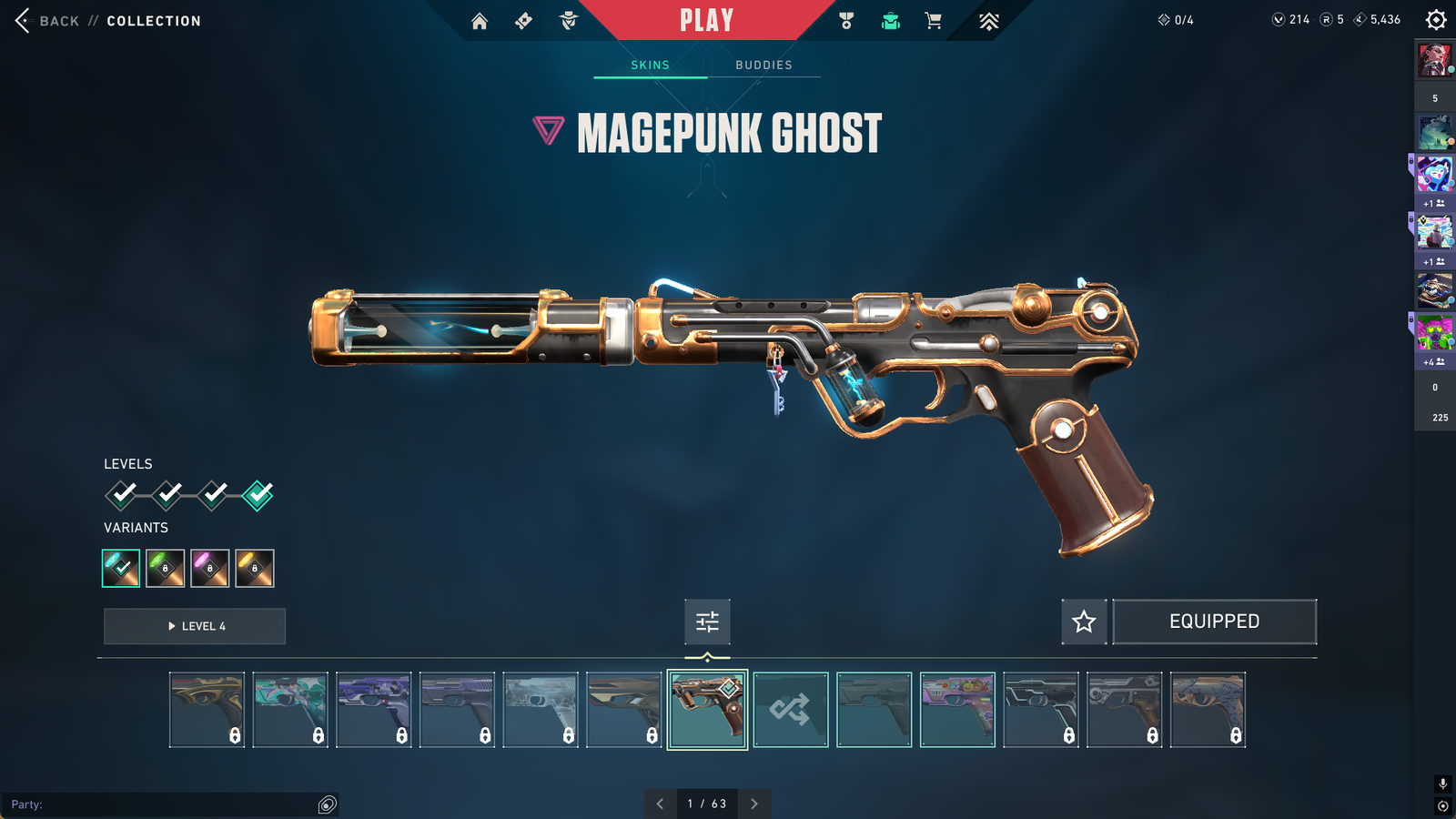Click the EQUIPPED button
Image resolution: width=1456 pixels, height=819 pixels.
click(1214, 622)
